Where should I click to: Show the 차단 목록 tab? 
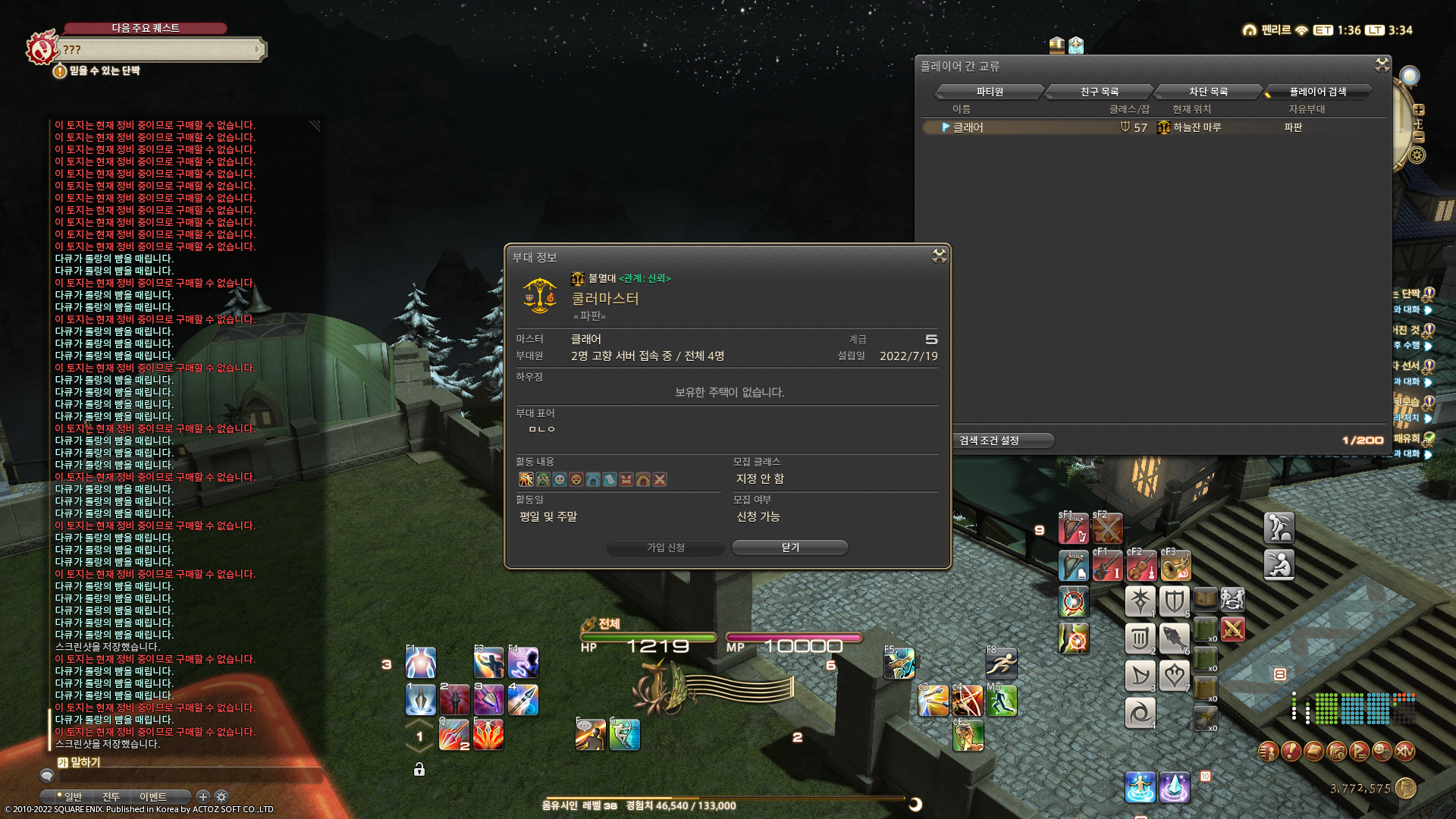[x=1208, y=92]
